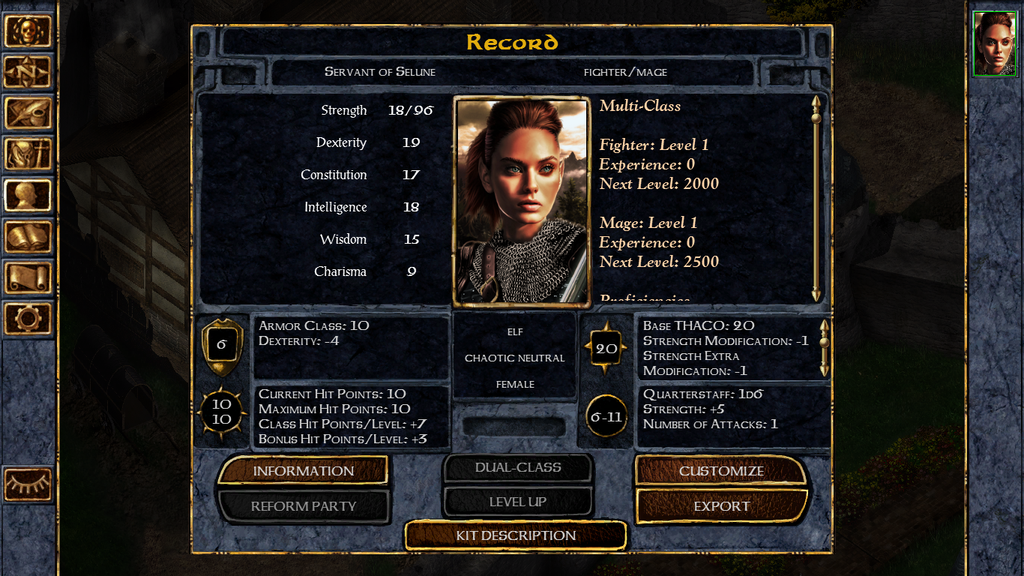Viewport: 1024px width, 576px height.
Task: Rest the party with the closed-eye icon
Action: pyautogui.click(x=27, y=484)
